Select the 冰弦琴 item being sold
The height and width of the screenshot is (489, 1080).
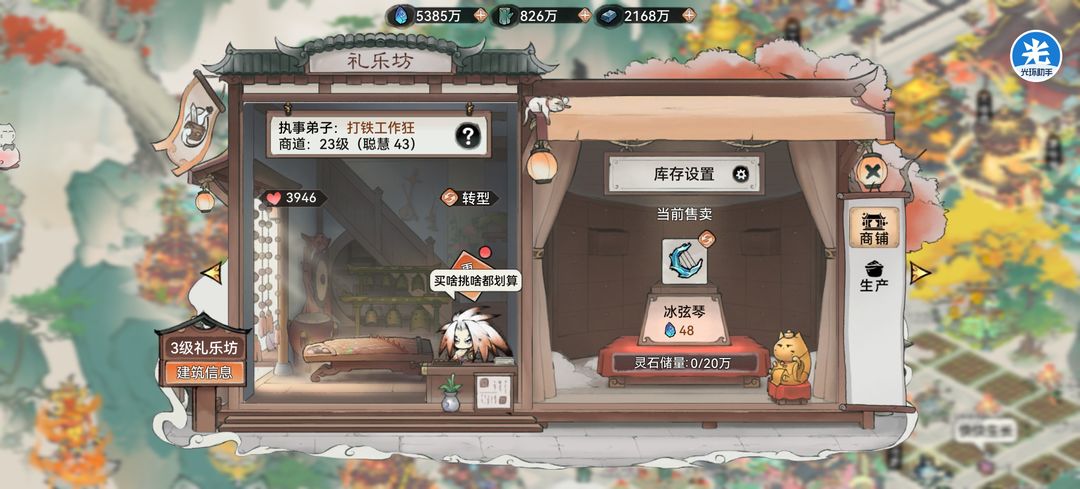click(x=686, y=262)
